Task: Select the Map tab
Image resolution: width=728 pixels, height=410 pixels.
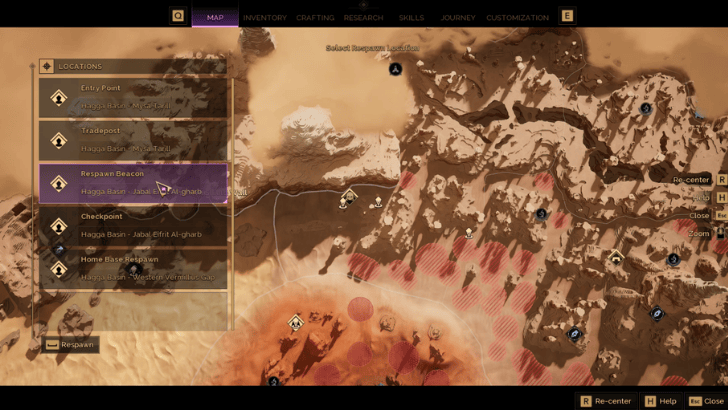Action: [x=215, y=17]
